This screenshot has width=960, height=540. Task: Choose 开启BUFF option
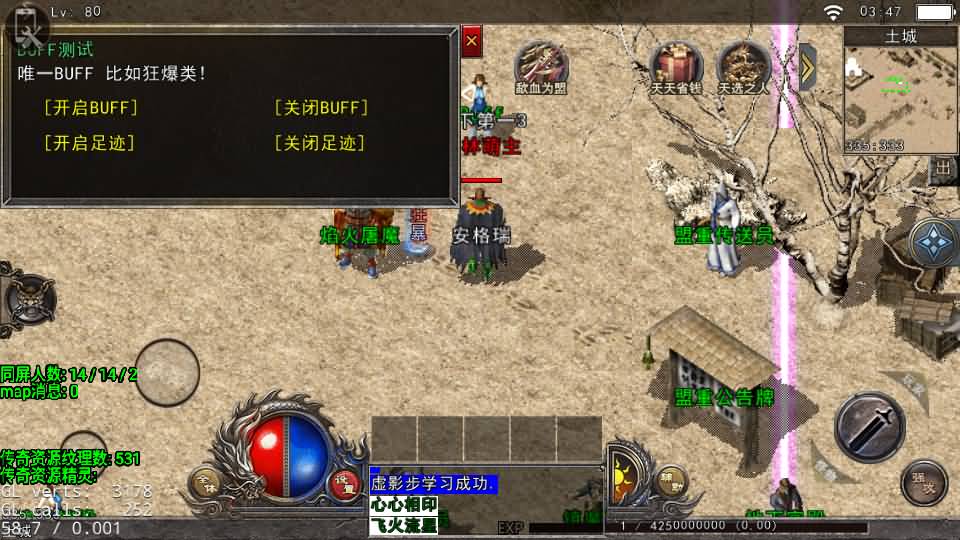coord(91,108)
